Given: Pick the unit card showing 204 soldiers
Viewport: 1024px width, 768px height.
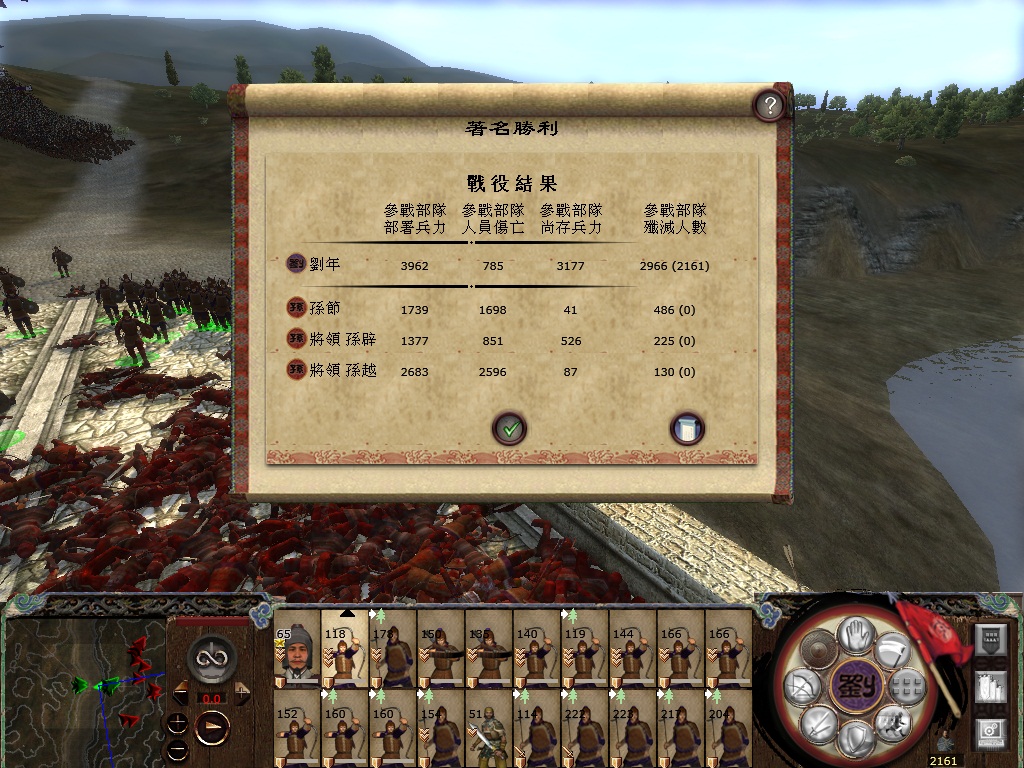Looking at the screenshot, I should [x=729, y=727].
